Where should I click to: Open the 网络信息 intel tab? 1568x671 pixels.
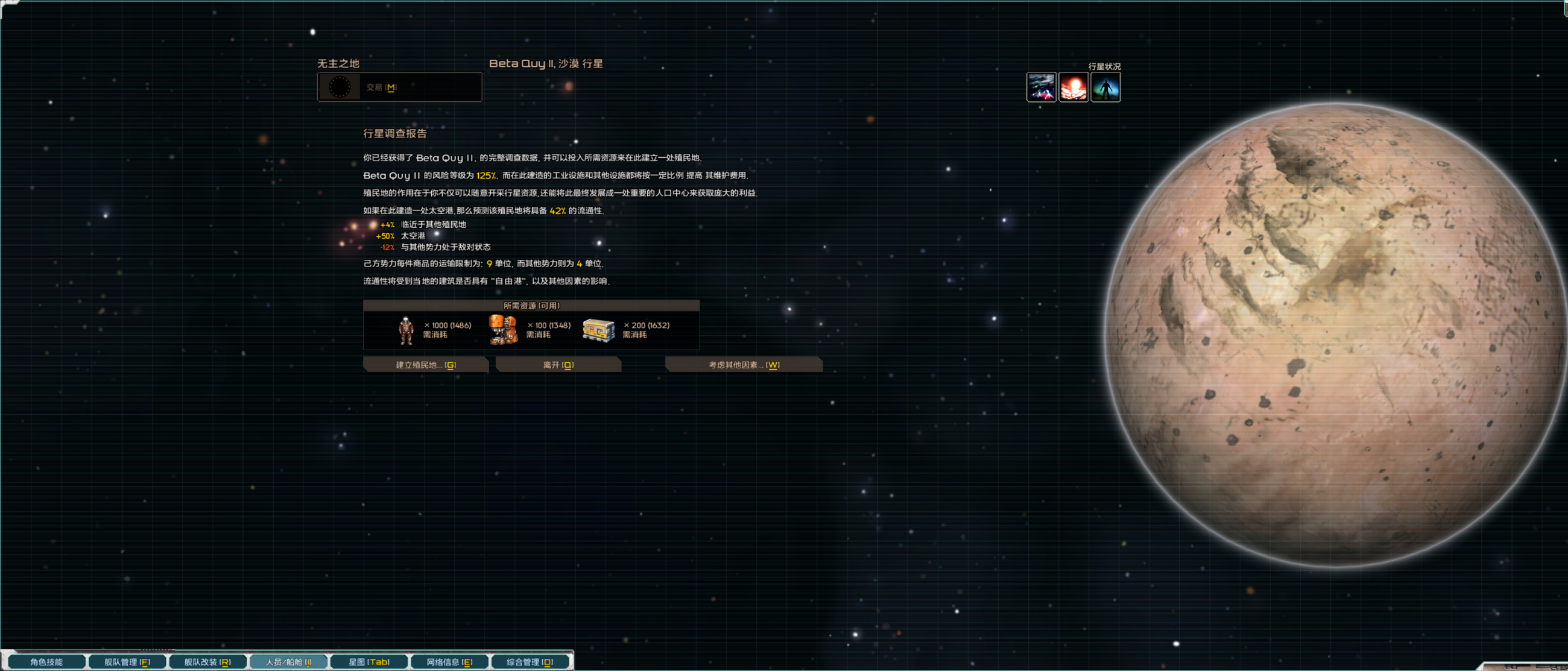[x=449, y=661]
